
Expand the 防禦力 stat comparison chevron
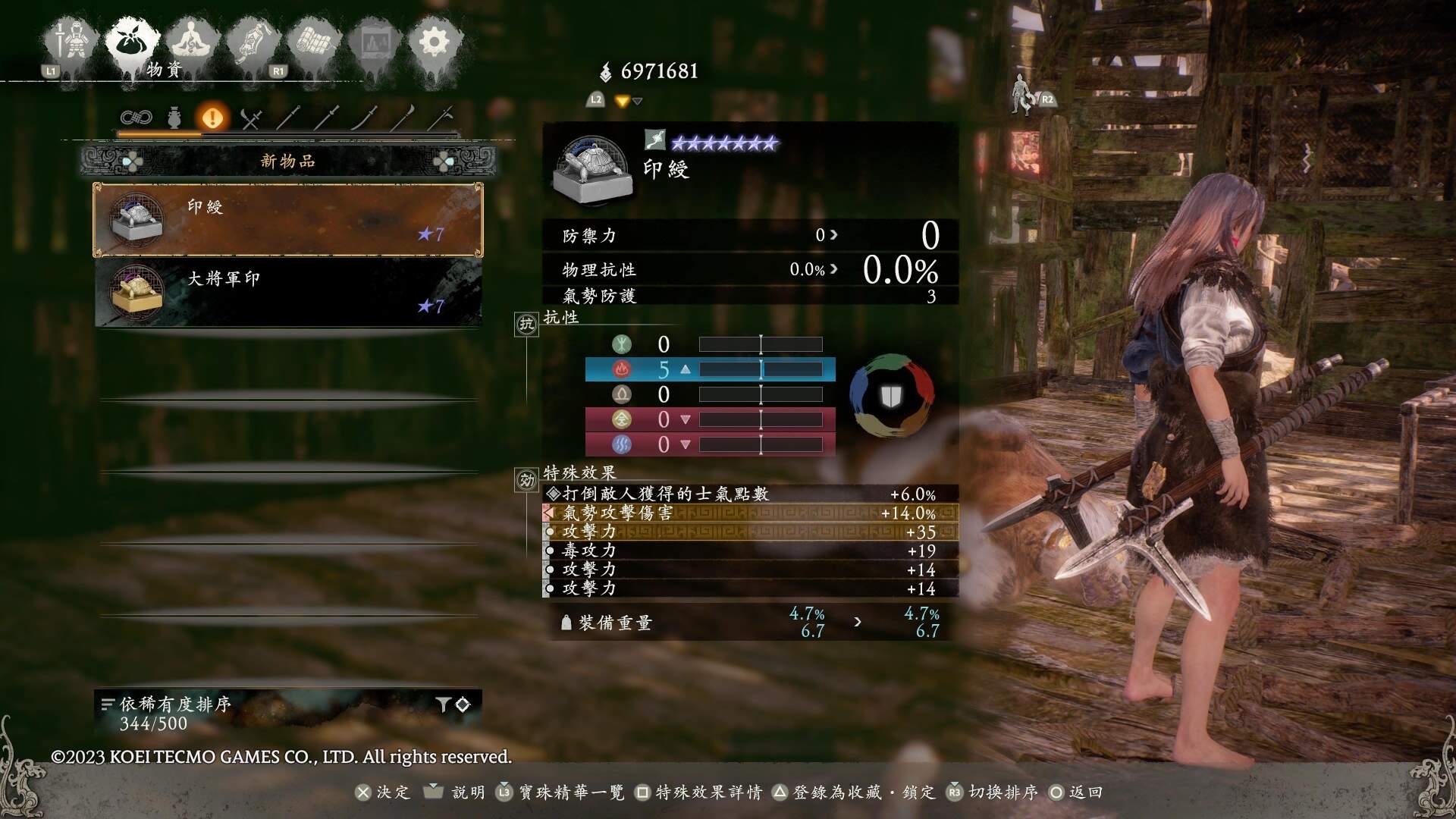834,235
